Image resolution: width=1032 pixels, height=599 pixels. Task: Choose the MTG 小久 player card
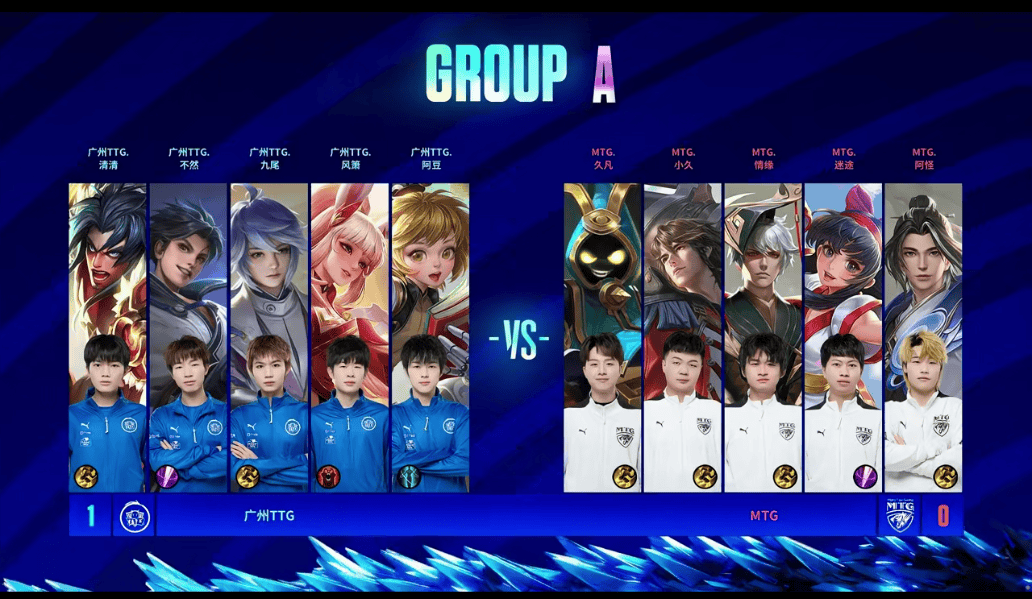(x=683, y=337)
